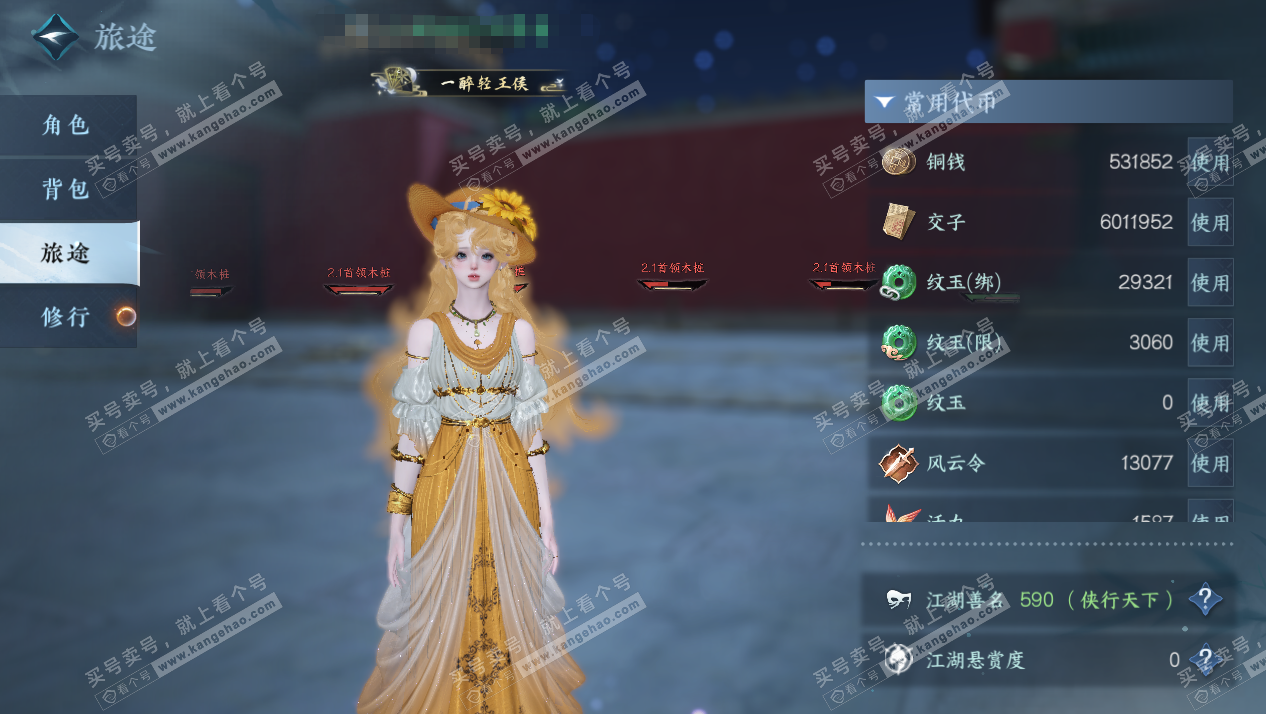Click the 旅途 back icon at top-left

[56, 38]
